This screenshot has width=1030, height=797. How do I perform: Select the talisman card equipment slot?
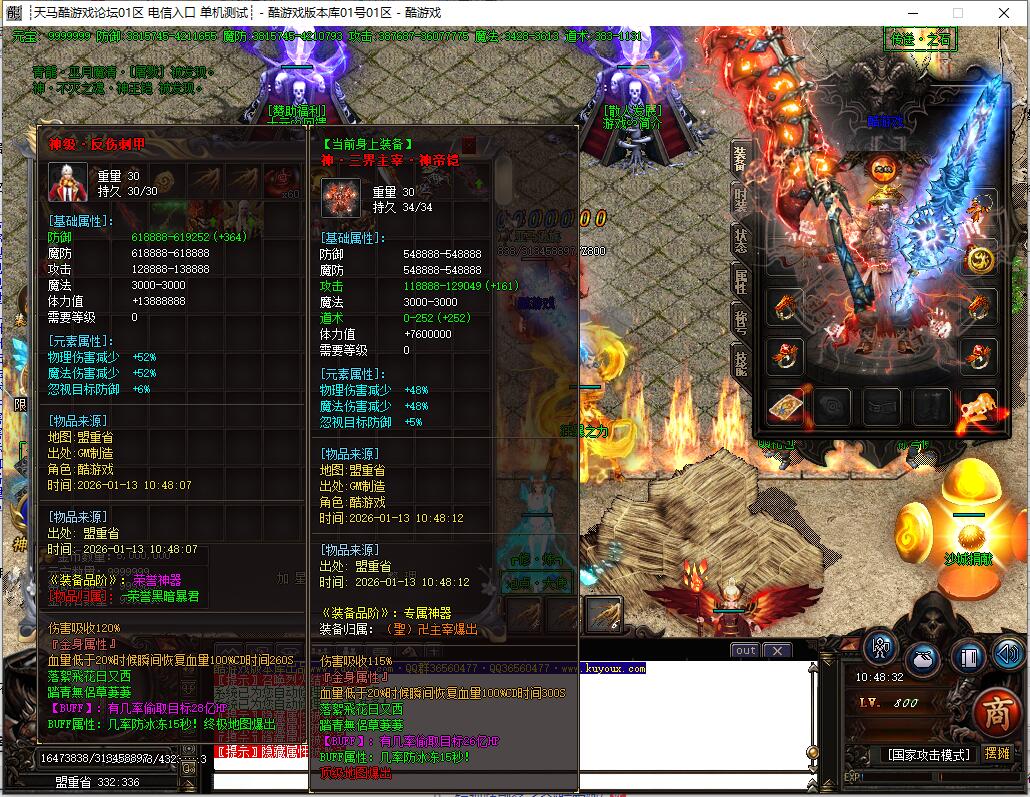tap(787, 406)
